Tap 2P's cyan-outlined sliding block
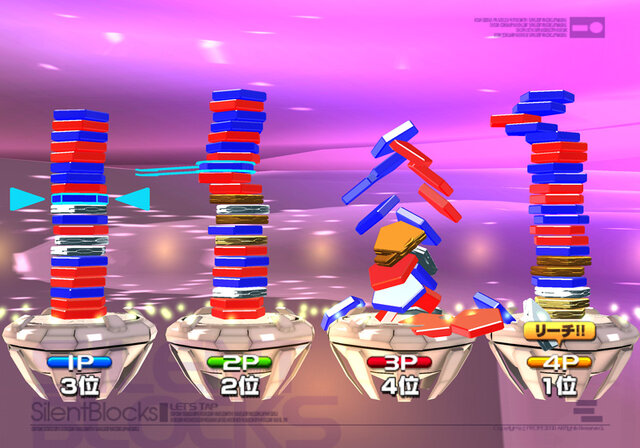This screenshot has height=448, width=640. pos(226,165)
